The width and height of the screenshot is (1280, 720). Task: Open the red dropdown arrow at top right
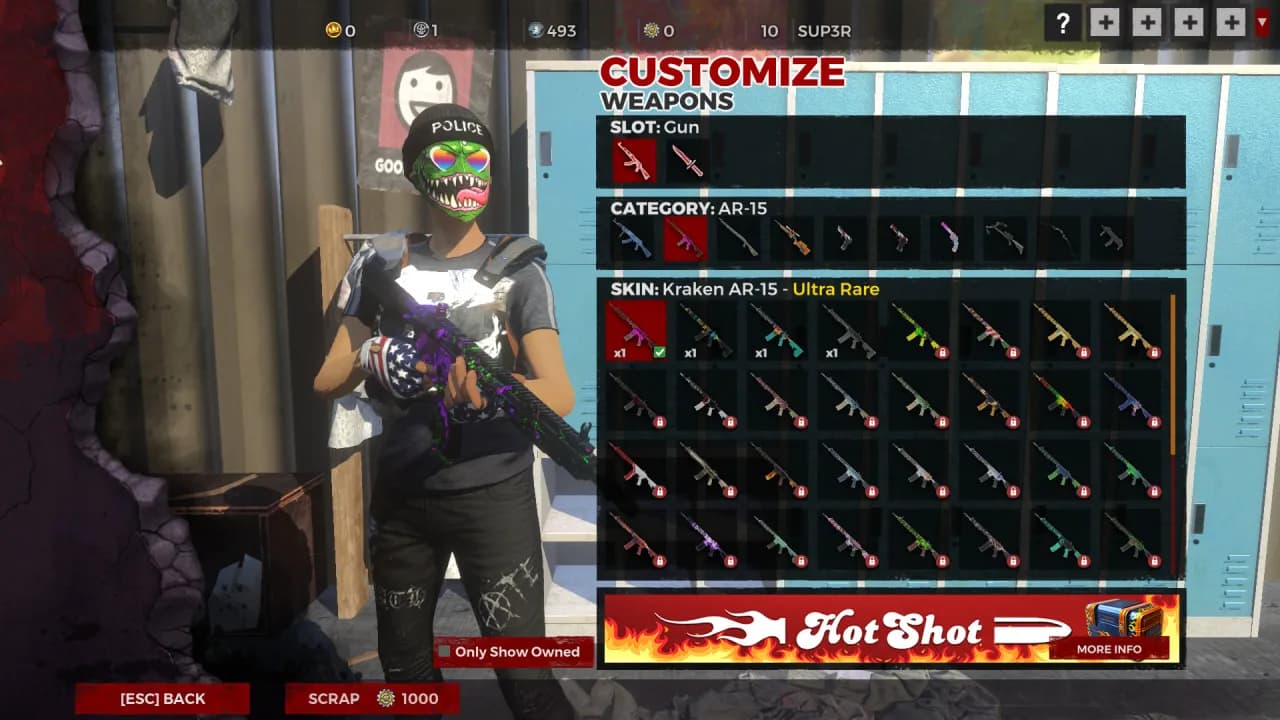coord(1262,22)
